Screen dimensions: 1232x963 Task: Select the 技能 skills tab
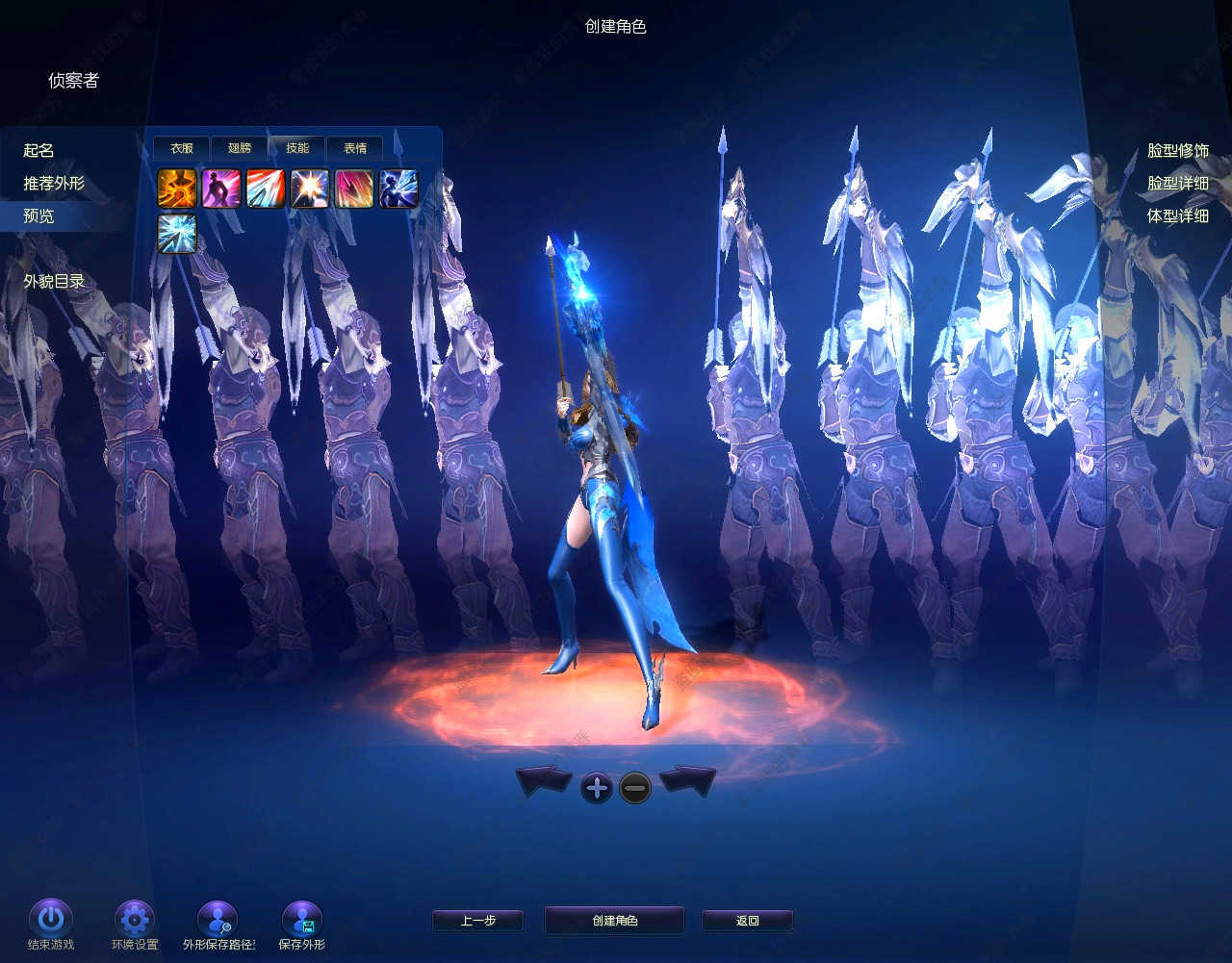(297, 148)
